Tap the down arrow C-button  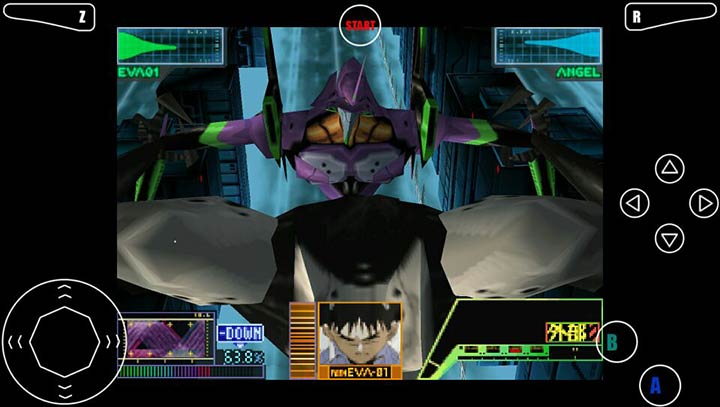(x=669, y=238)
